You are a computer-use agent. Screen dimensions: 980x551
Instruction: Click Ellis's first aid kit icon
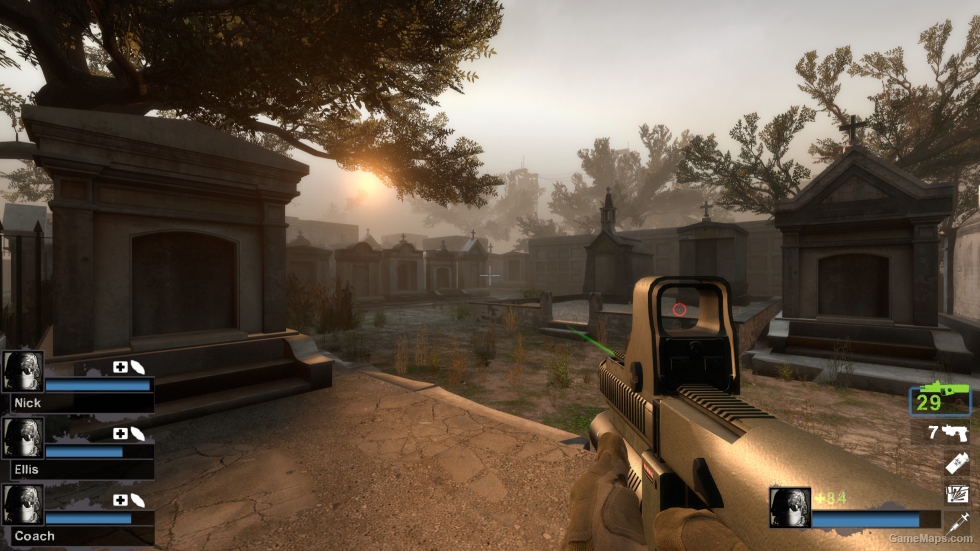tap(120, 434)
